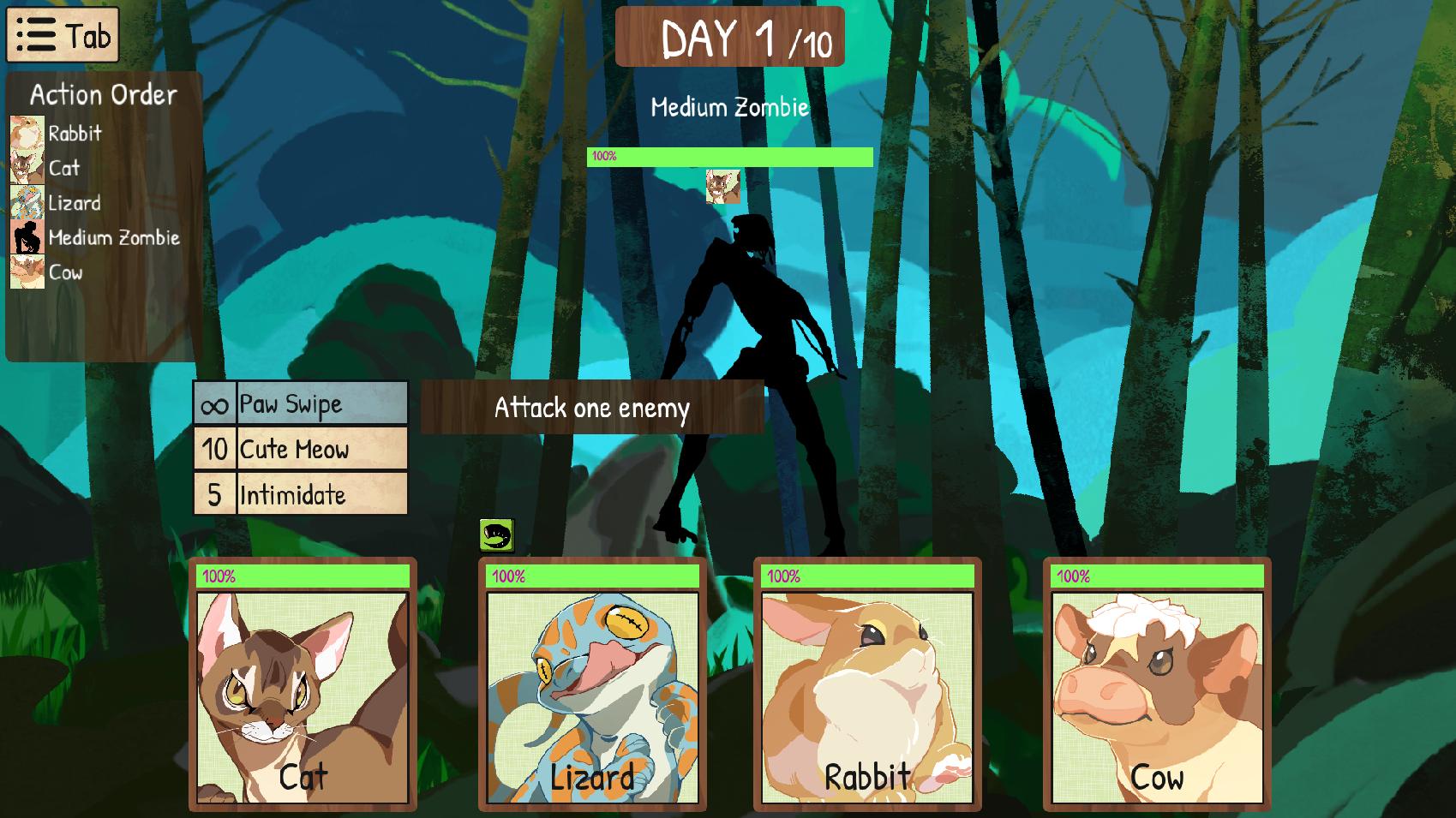Select Rabbit in the Action Order list
This screenshot has height=818, width=1456.
pyautogui.click(x=75, y=134)
